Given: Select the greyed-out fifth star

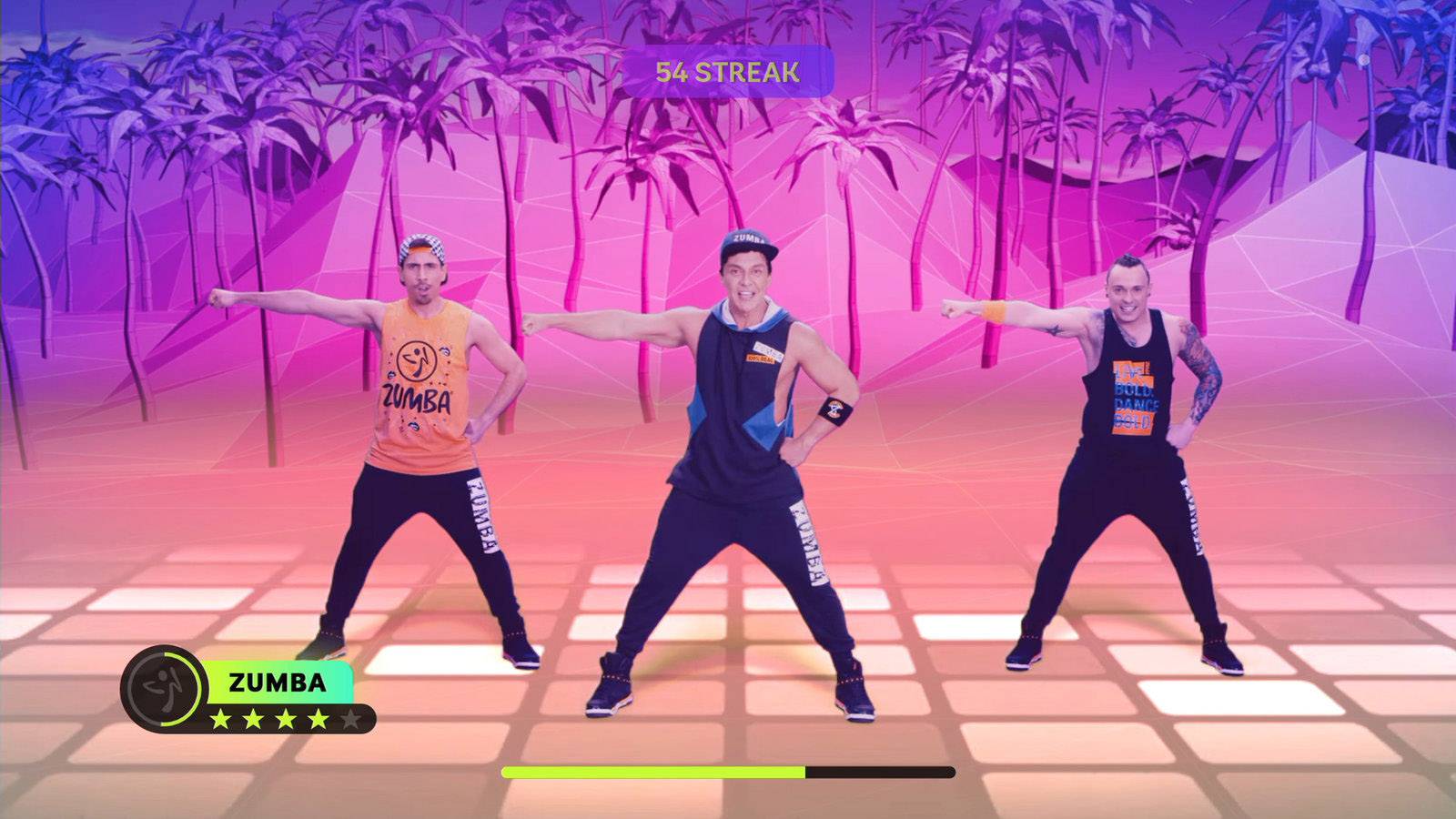Looking at the screenshot, I should [350, 717].
